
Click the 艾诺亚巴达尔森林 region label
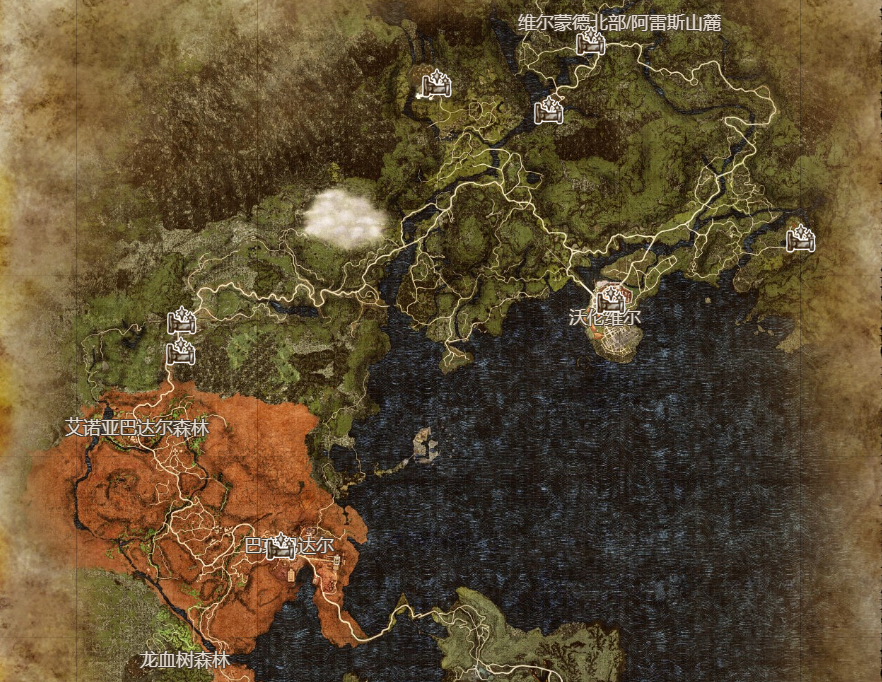(137, 427)
